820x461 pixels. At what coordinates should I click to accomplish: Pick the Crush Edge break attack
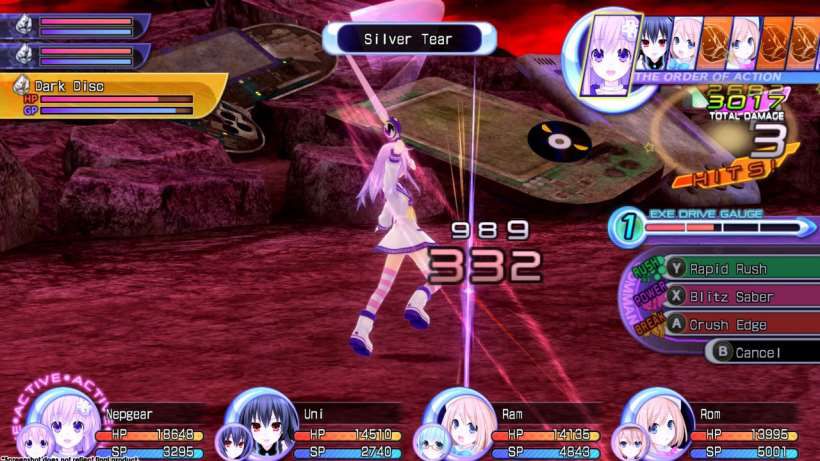click(740, 325)
